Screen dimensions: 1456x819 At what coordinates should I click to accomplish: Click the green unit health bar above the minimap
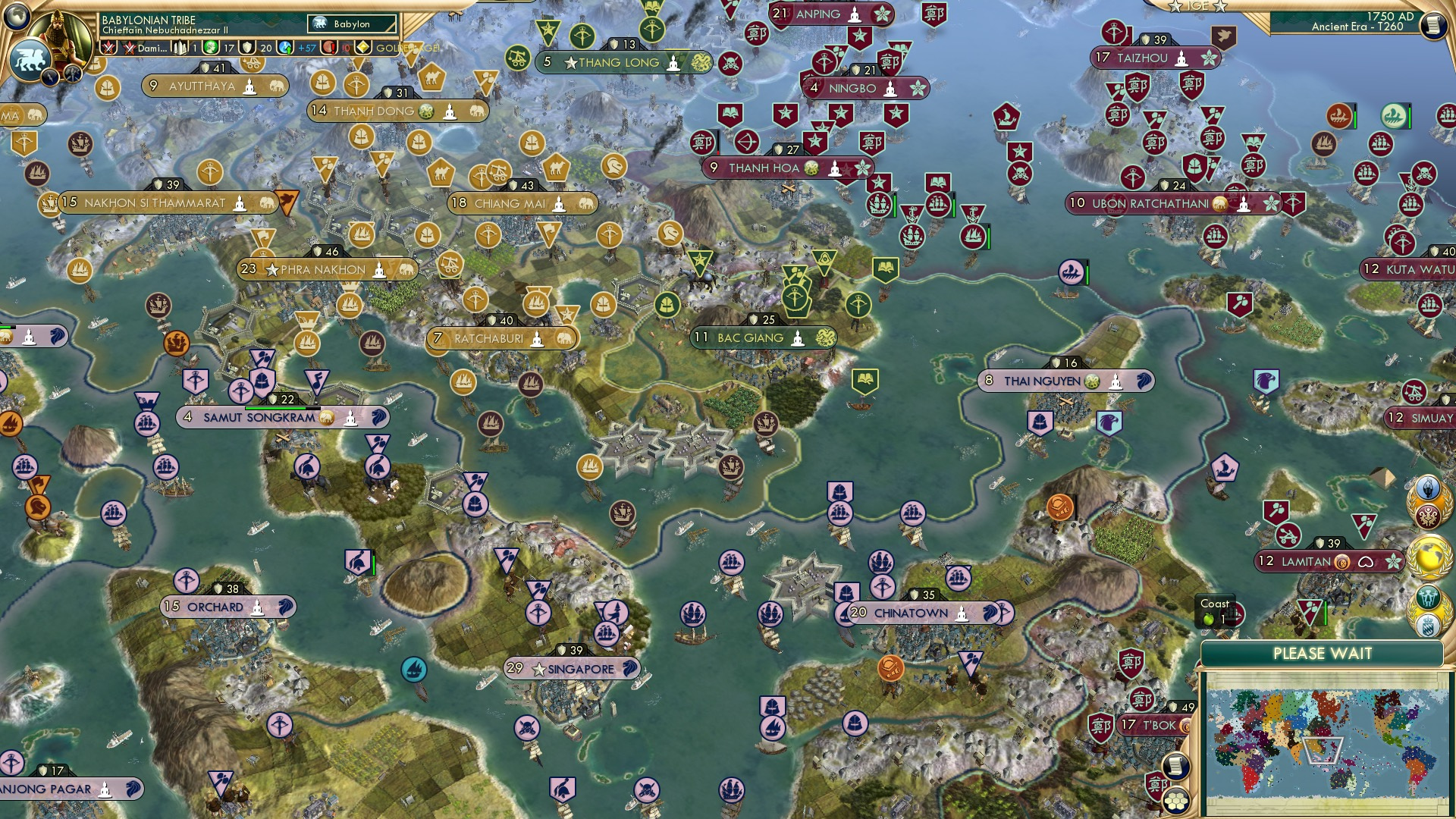(1326, 613)
